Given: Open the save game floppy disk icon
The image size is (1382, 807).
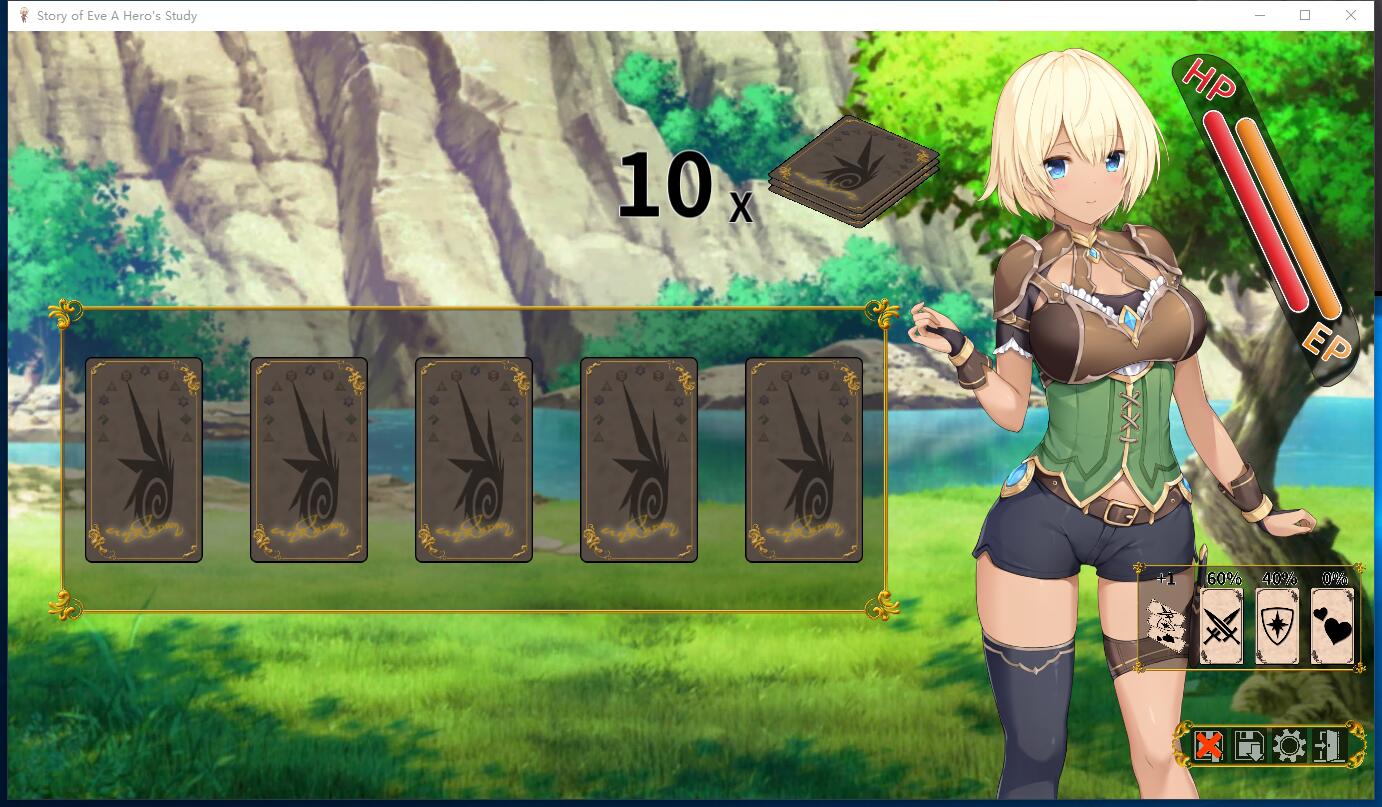Looking at the screenshot, I should (1249, 746).
